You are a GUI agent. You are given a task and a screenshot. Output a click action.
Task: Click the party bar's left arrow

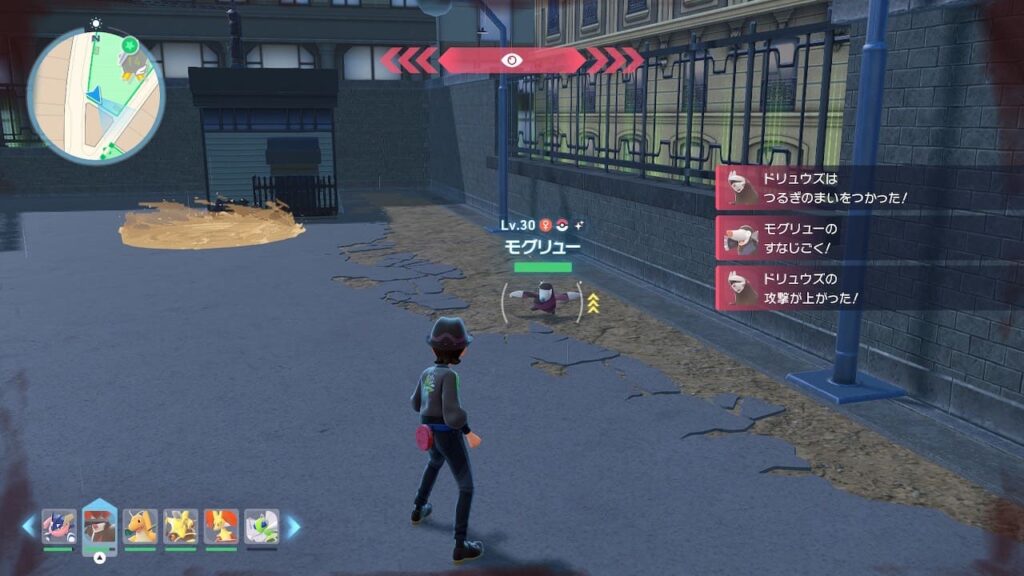point(28,526)
